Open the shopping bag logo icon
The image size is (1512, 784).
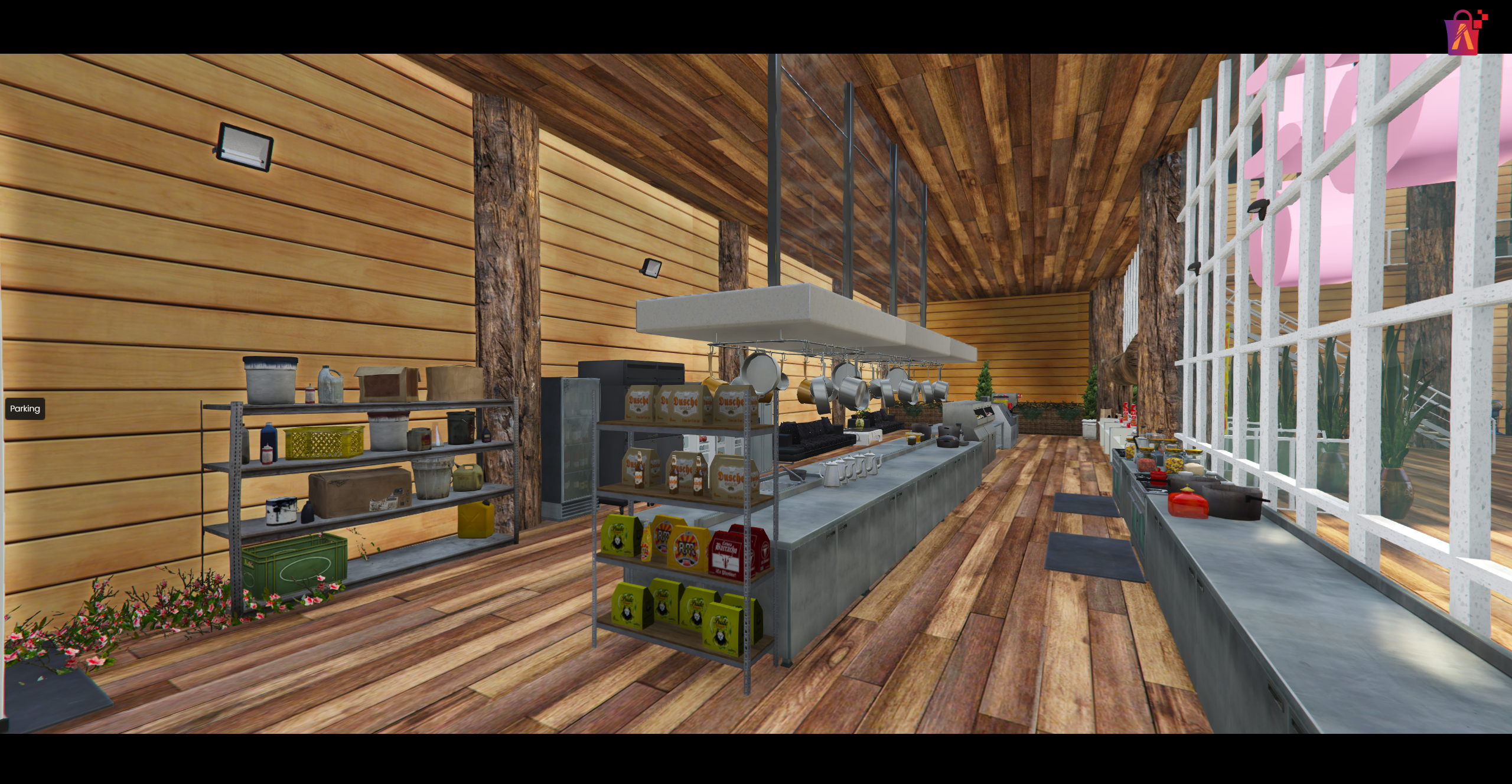[1465, 33]
